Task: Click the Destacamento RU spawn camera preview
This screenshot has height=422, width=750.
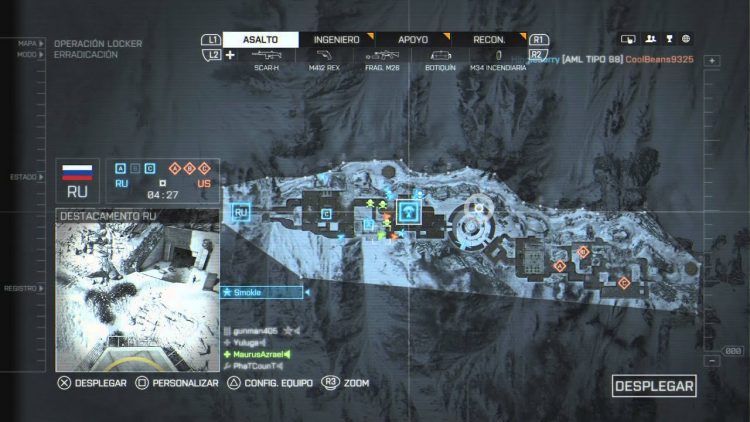Action: coord(136,283)
